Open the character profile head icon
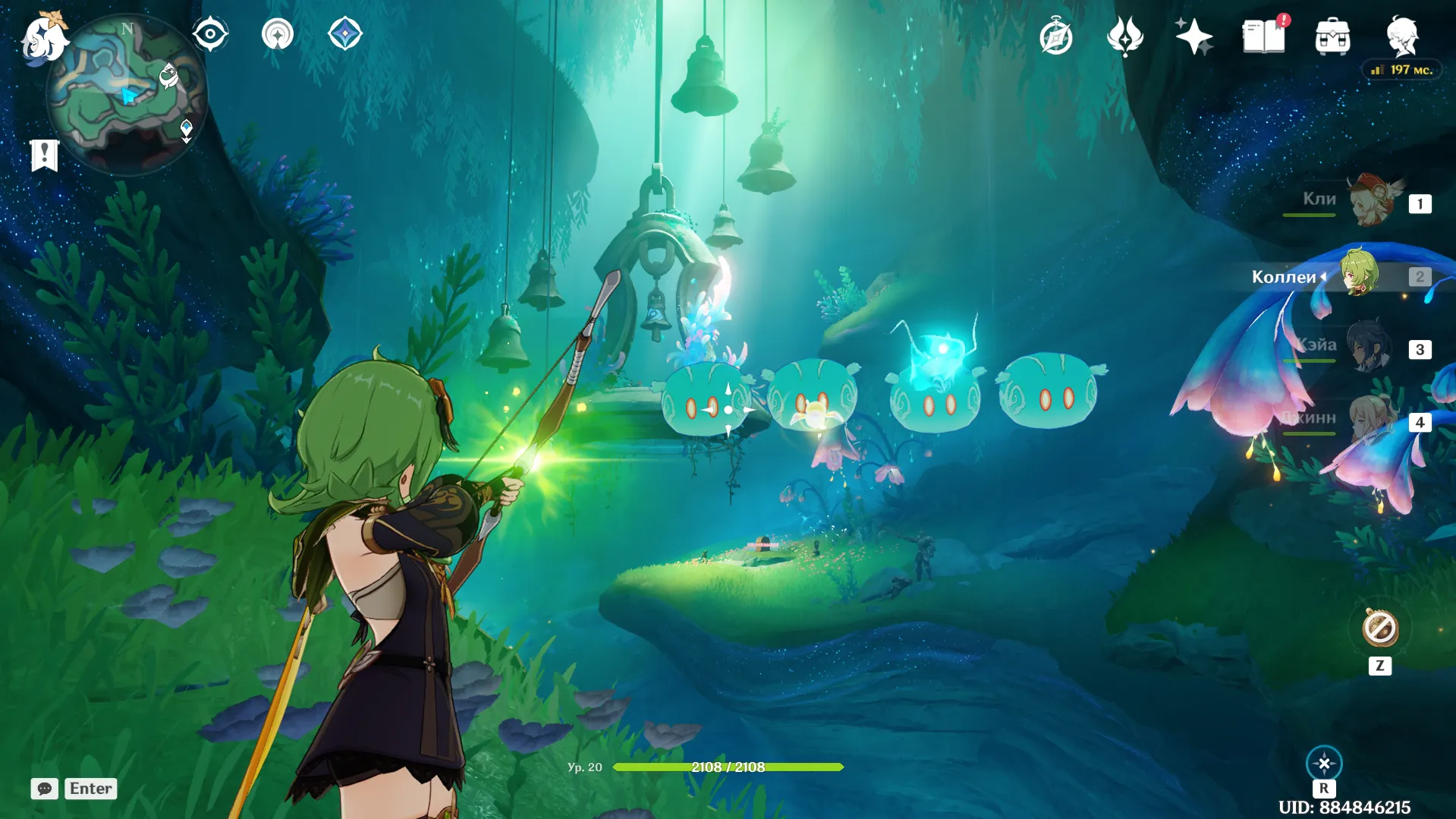 tap(1402, 36)
